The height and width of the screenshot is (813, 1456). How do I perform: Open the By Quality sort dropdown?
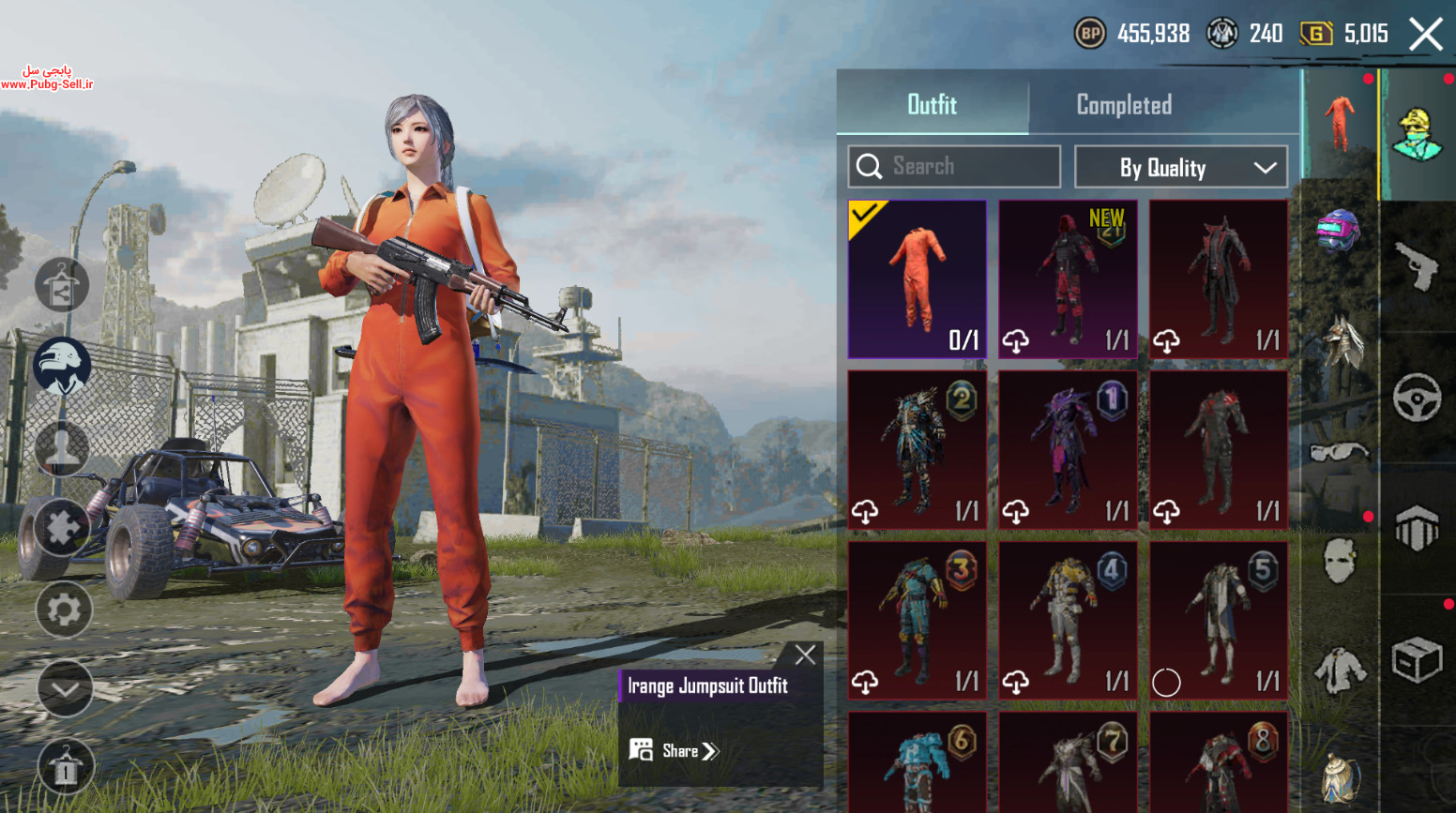tap(1180, 168)
